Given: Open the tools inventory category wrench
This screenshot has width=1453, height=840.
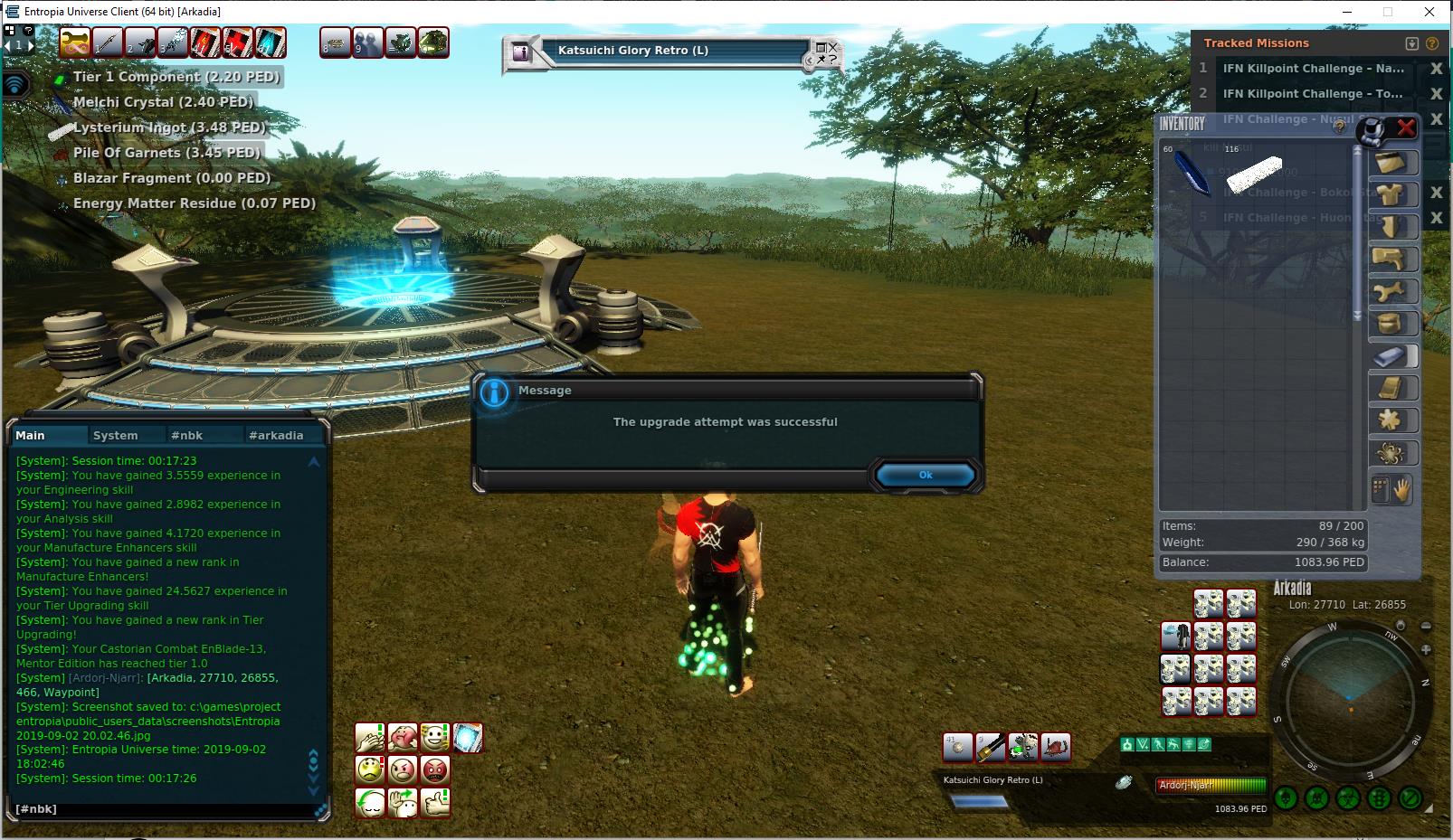Looking at the screenshot, I should point(1391,291).
